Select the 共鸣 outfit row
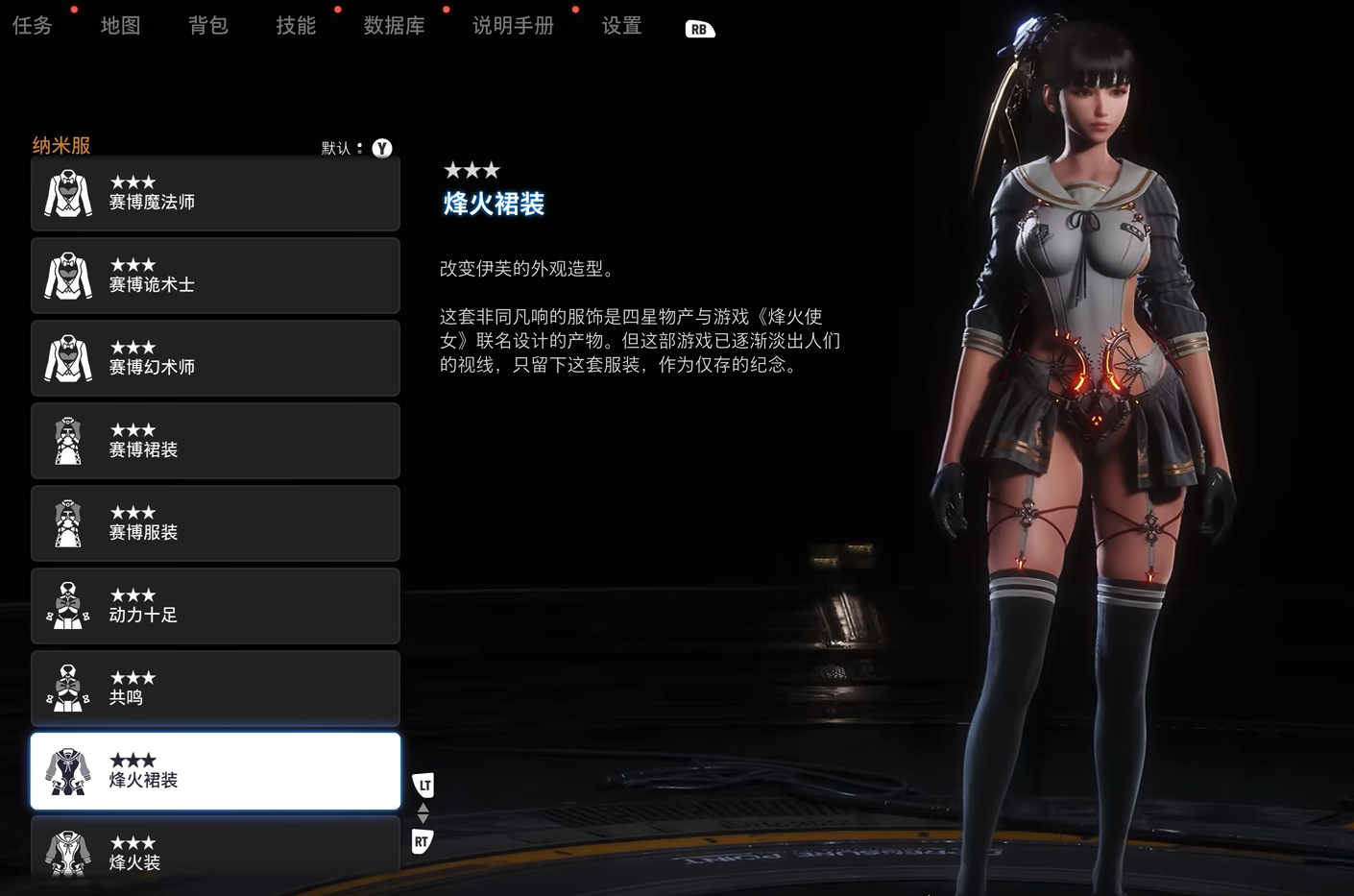This screenshot has width=1354, height=896. pyautogui.click(x=215, y=690)
